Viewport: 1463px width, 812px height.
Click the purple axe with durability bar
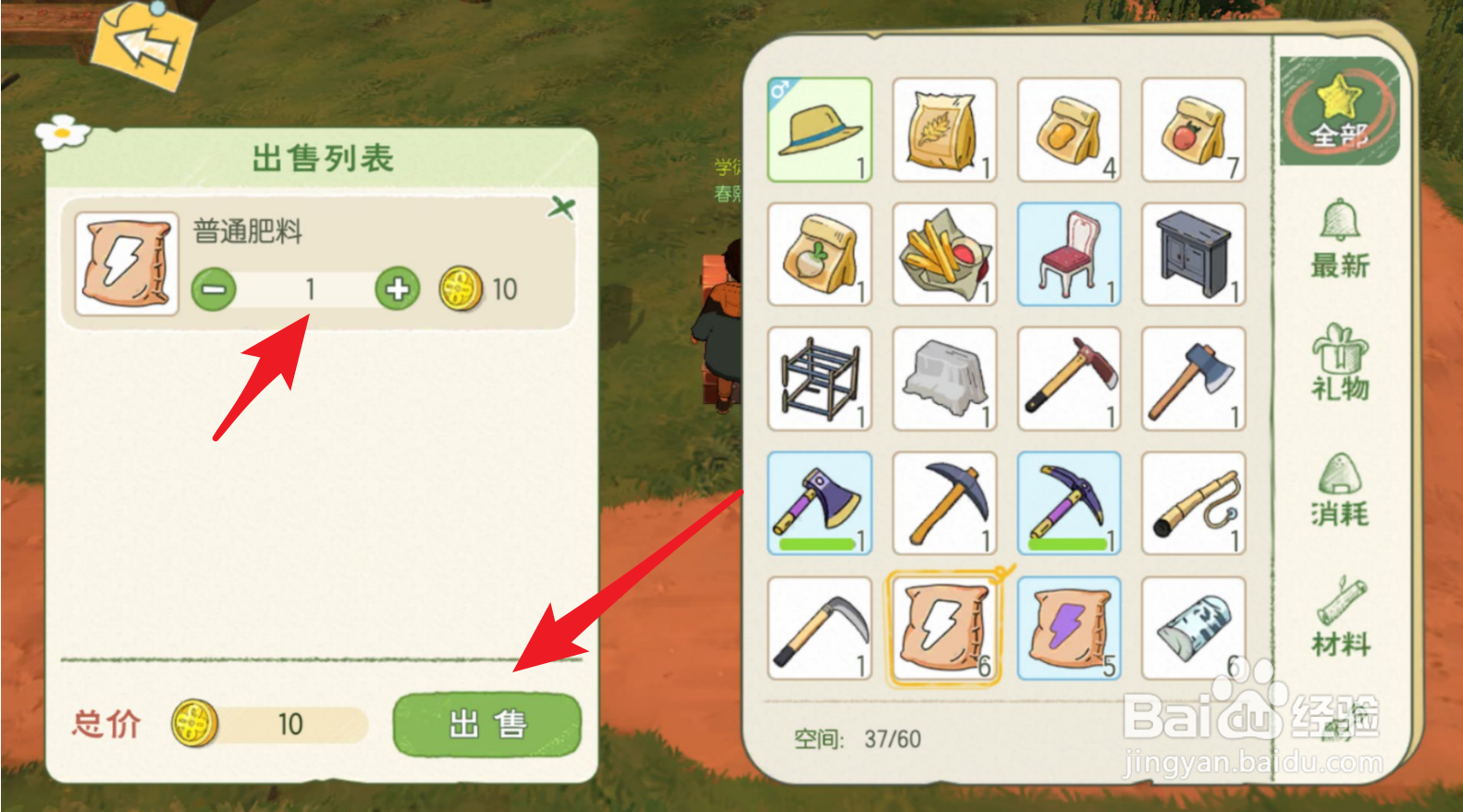click(819, 502)
